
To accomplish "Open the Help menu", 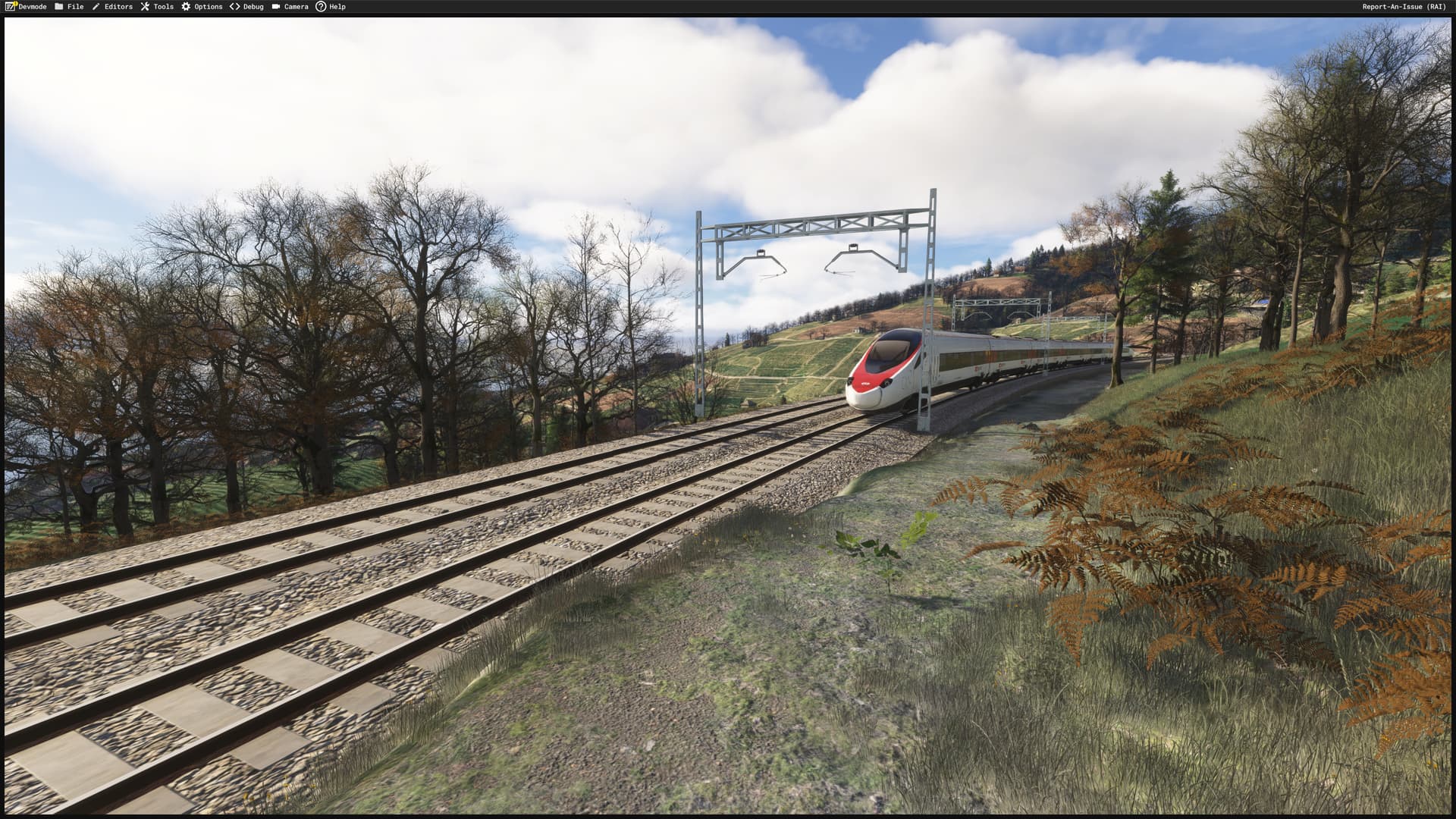I will pos(336,7).
